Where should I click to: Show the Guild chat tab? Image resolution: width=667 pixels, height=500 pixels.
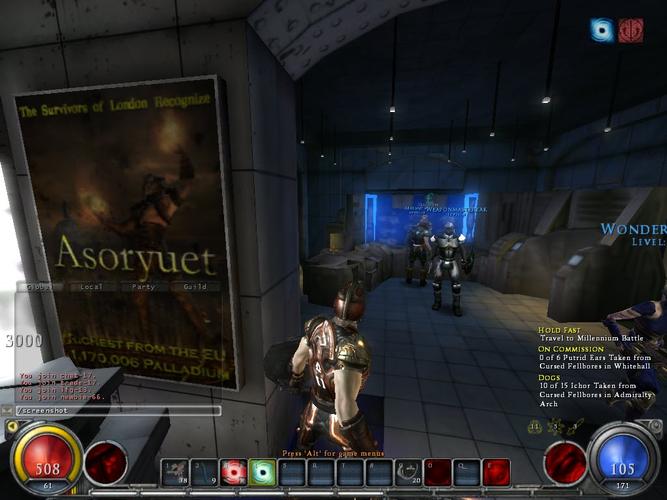(194, 286)
